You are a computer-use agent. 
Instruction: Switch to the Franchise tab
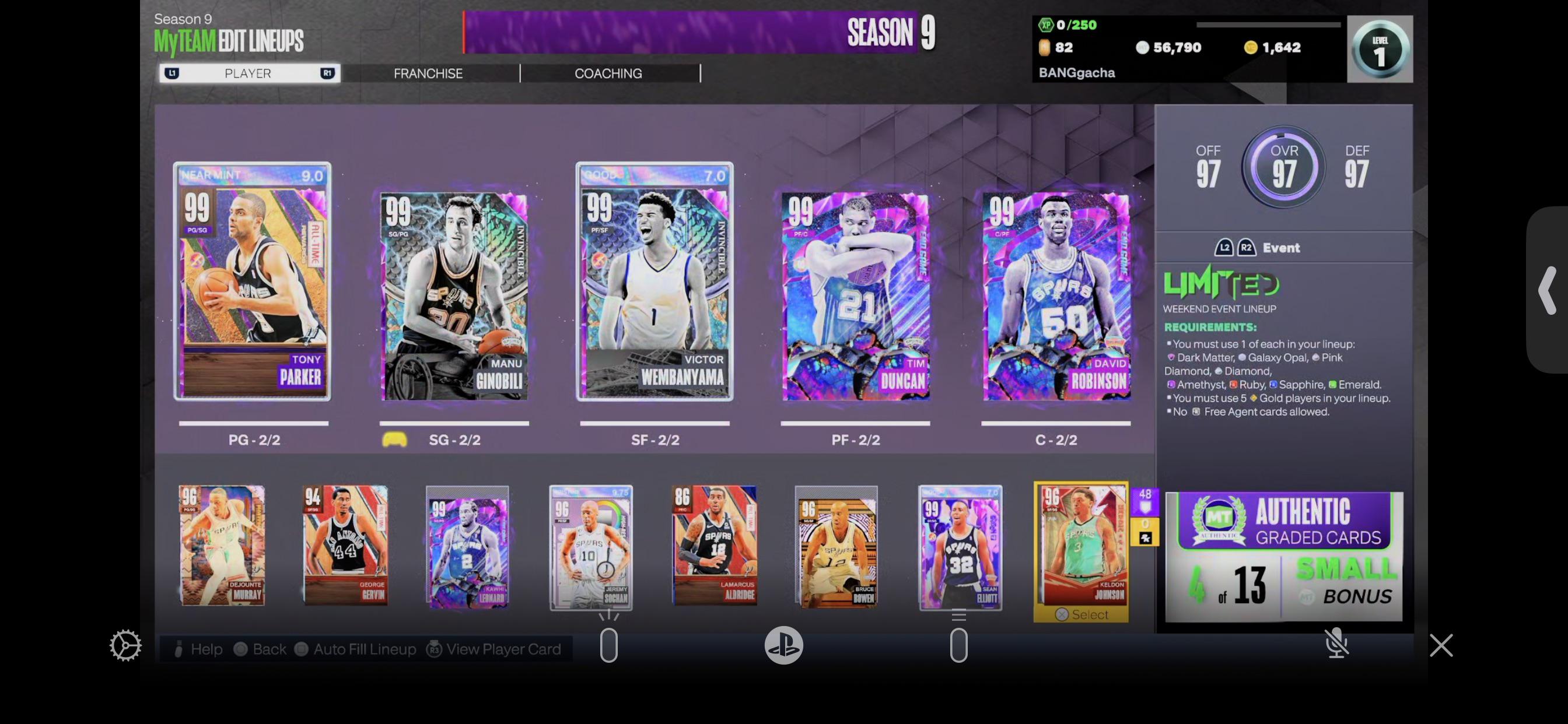pos(428,73)
